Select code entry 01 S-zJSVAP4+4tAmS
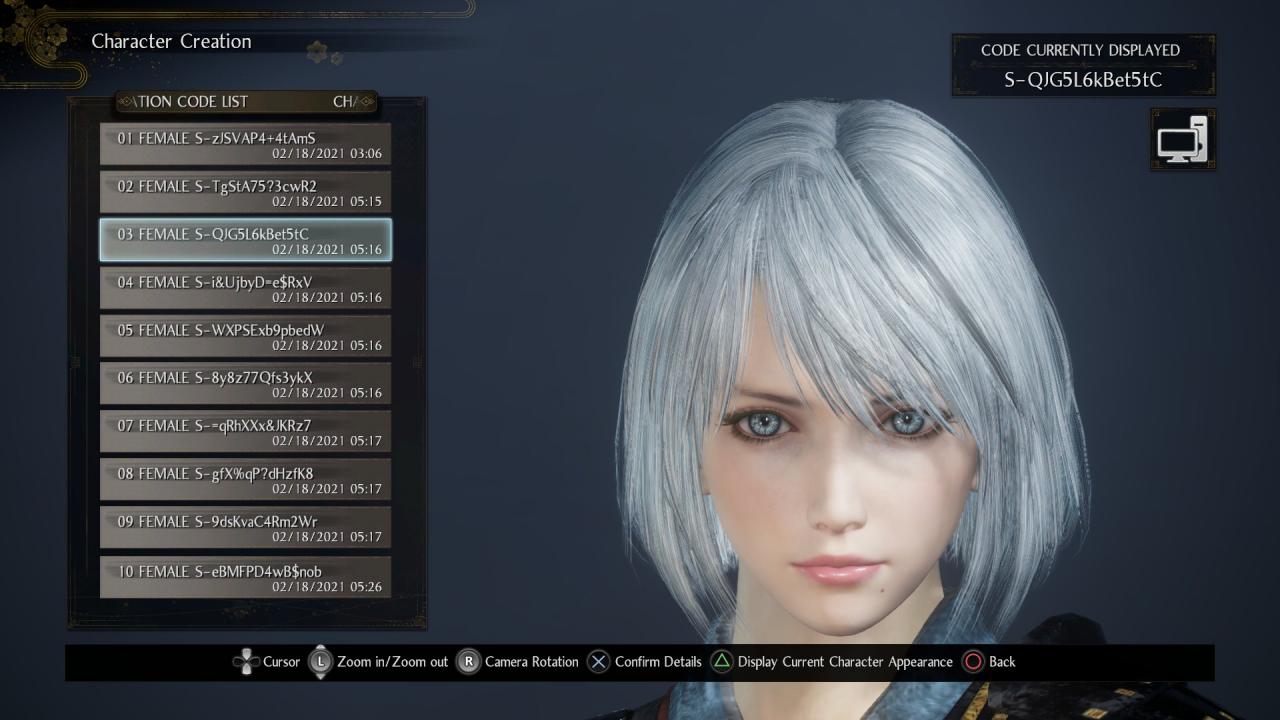 245,144
